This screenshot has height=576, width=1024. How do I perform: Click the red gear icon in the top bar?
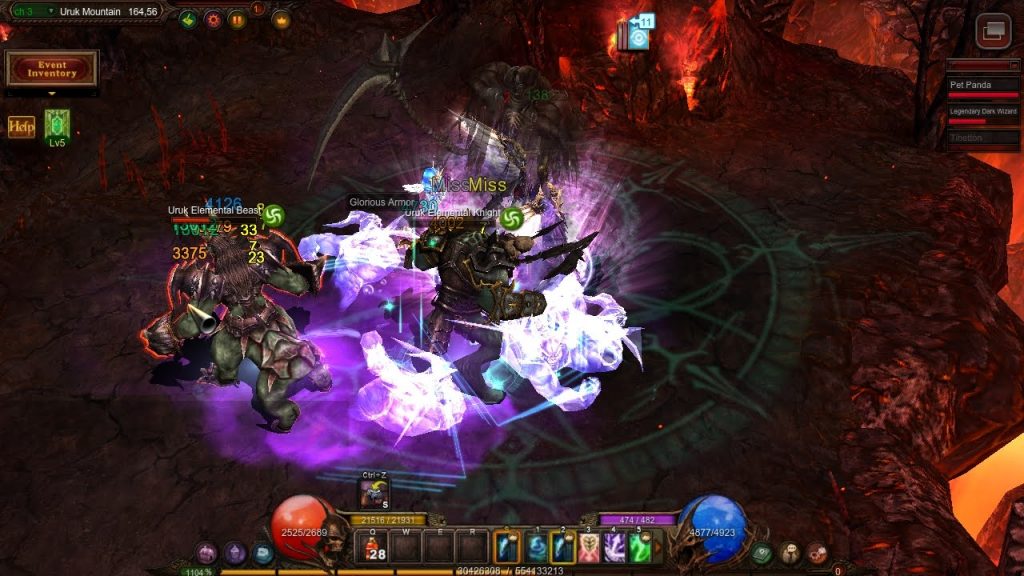[213, 19]
